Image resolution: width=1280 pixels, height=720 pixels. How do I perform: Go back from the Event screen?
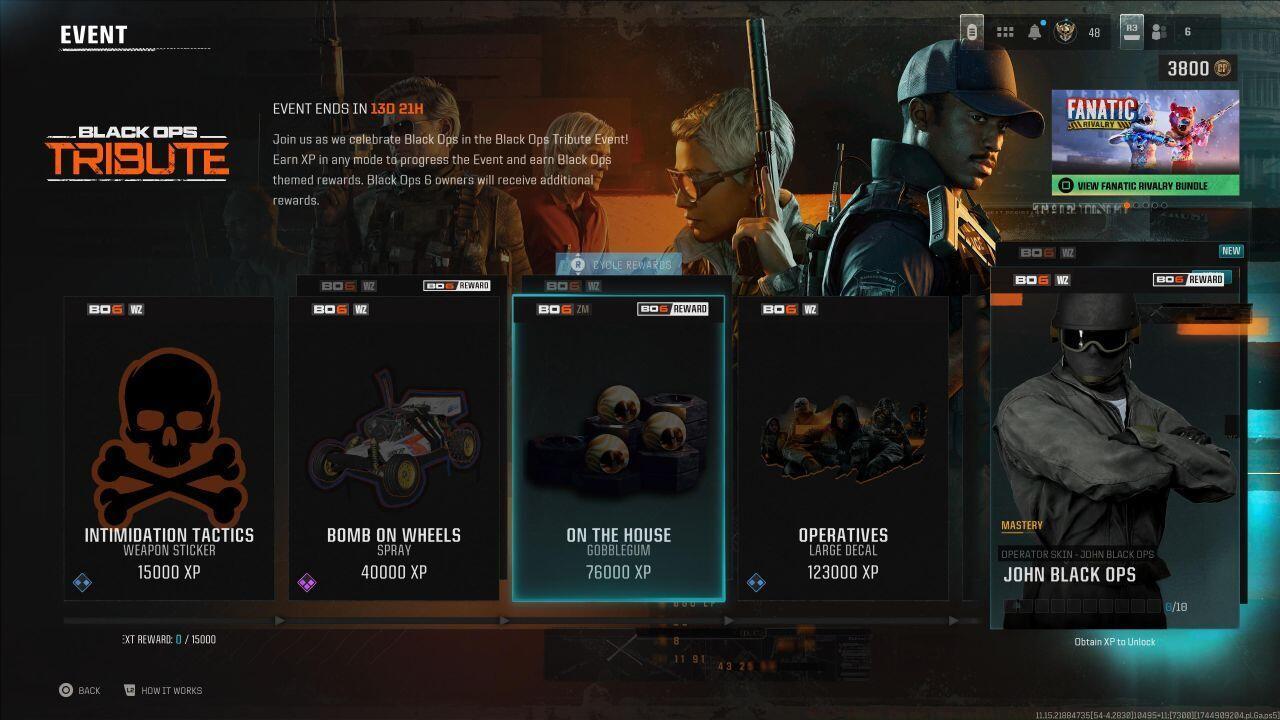79,690
